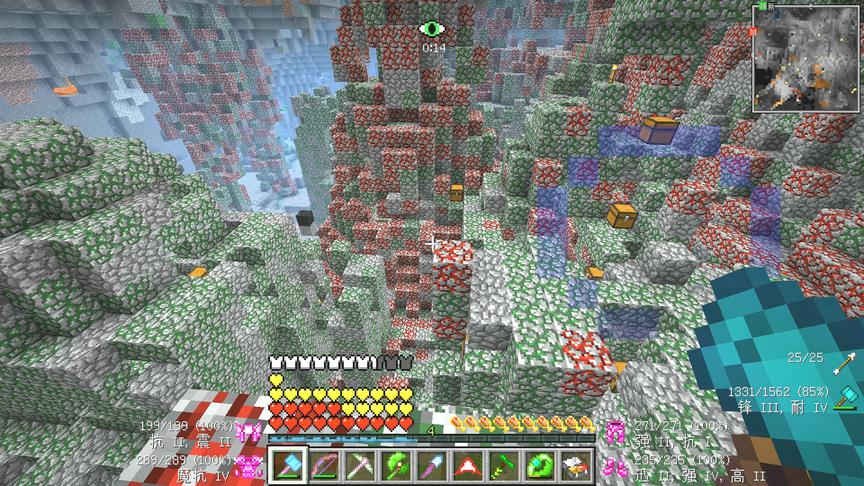
Task: Select the last hotbar slot with cake
Action: [576, 465]
